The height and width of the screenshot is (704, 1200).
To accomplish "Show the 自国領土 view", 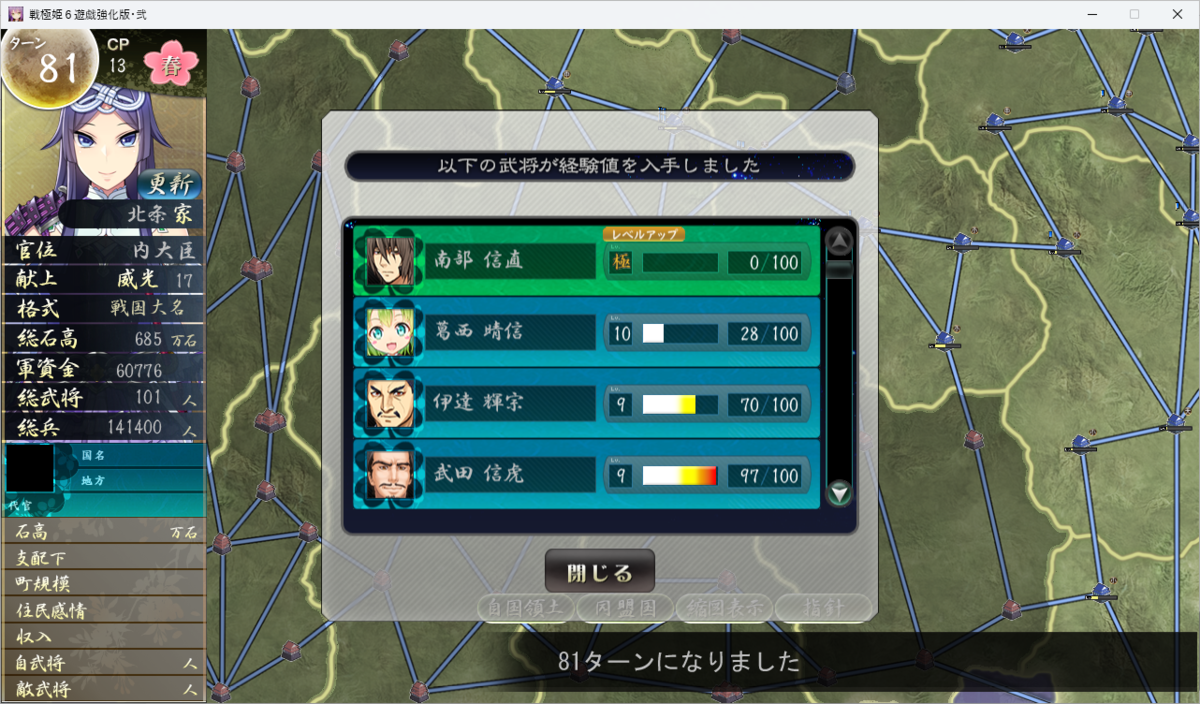I will click(525, 606).
